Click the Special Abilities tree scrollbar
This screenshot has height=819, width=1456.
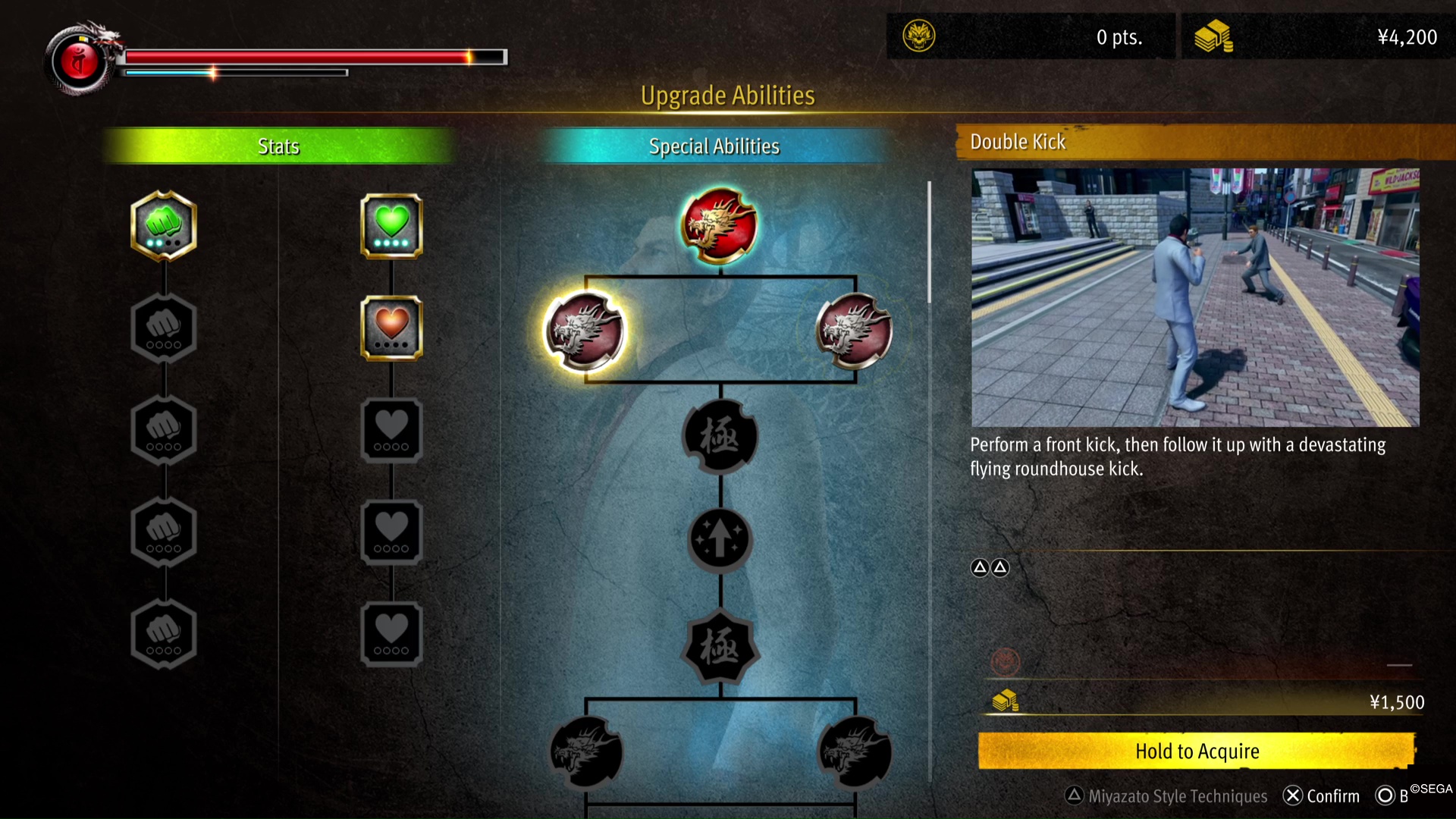pyautogui.click(x=929, y=243)
